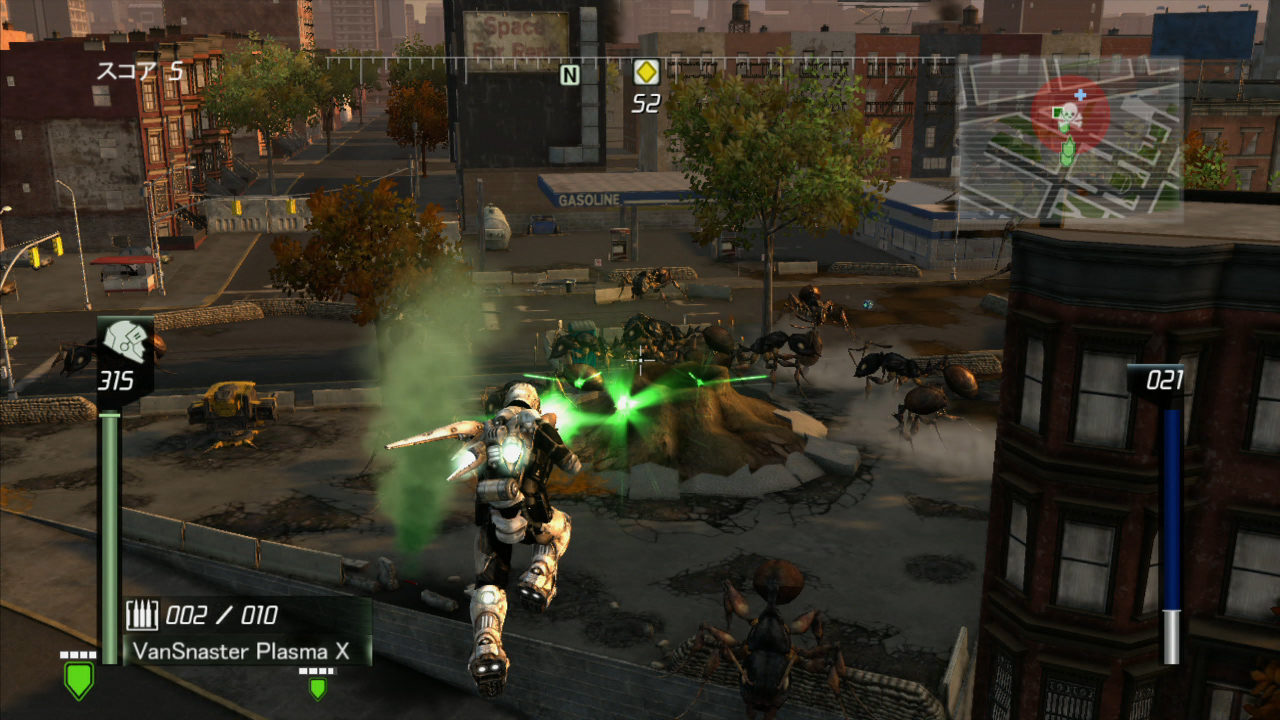Click the helmet armor icon
This screenshot has height=720, width=1280.
(126, 343)
